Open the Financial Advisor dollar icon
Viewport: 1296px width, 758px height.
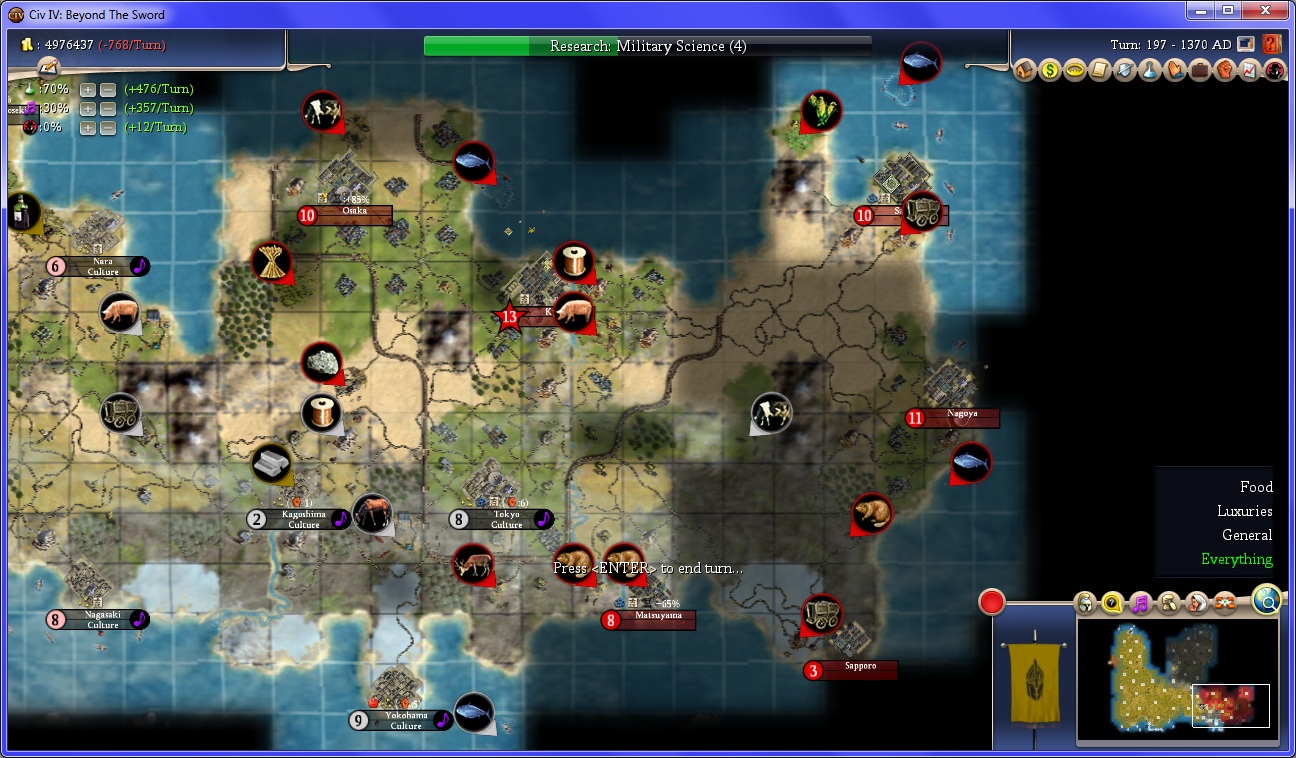tap(1049, 70)
